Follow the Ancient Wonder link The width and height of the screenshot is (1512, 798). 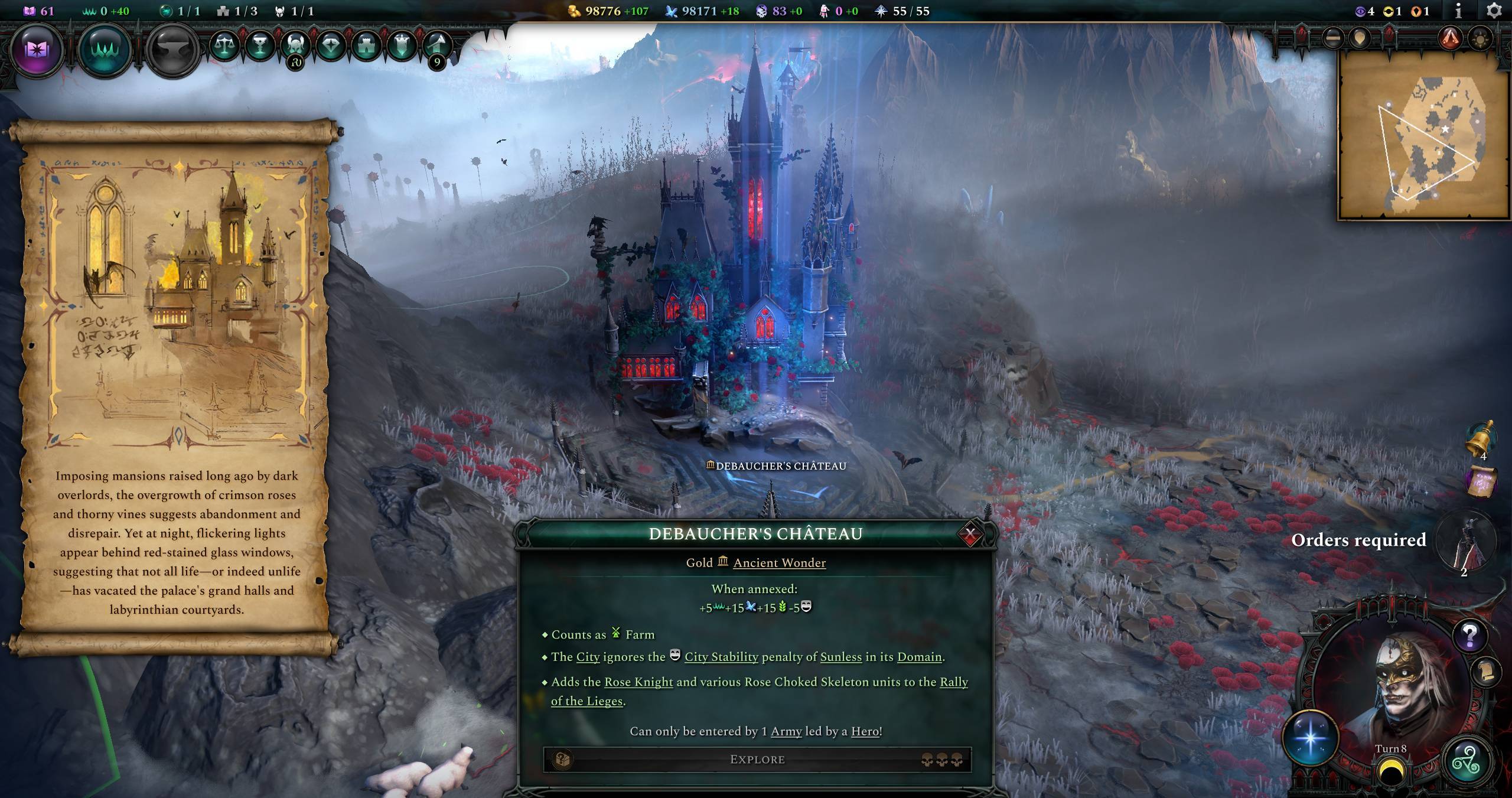tap(779, 563)
